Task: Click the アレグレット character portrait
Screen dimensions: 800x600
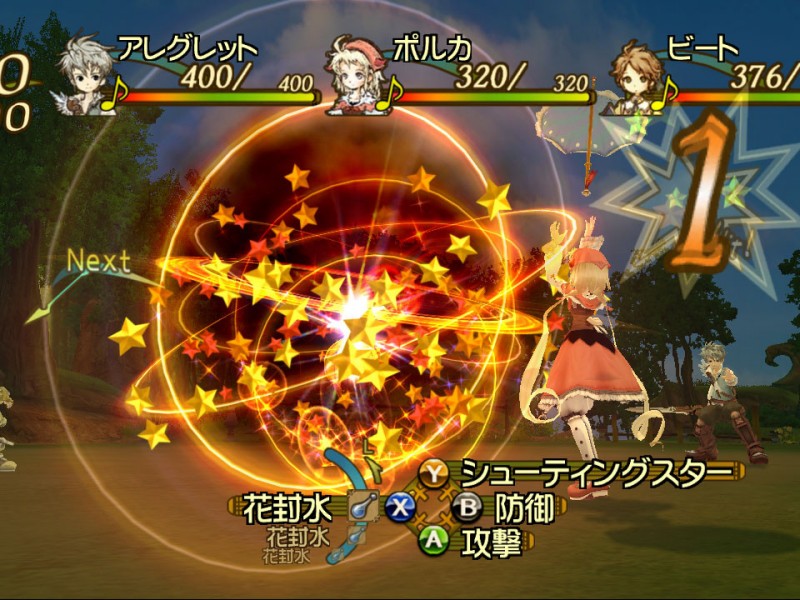Action: (84, 75)
